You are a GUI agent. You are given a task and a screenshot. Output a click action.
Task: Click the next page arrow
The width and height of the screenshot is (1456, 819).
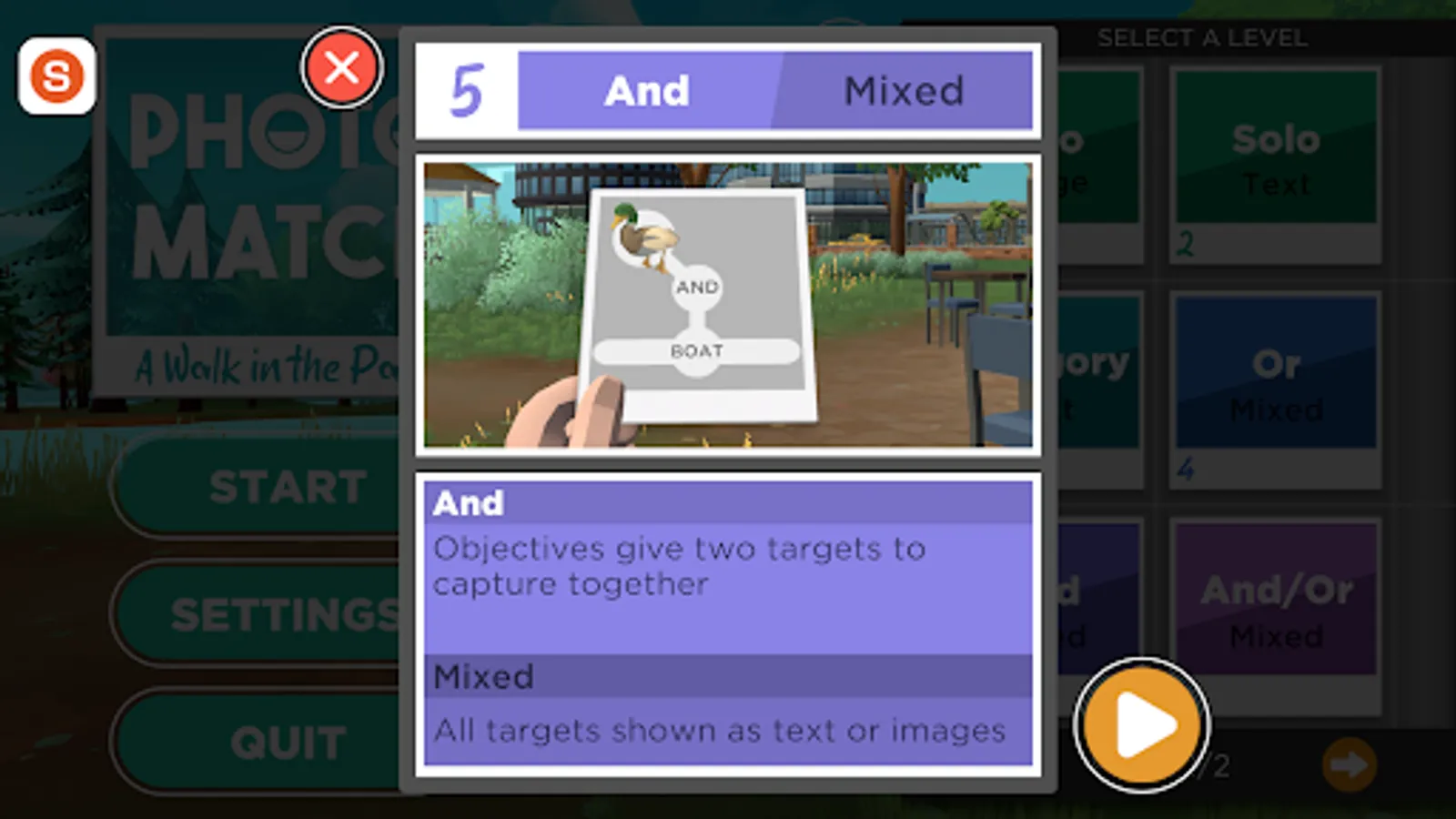pos(1350,765)
